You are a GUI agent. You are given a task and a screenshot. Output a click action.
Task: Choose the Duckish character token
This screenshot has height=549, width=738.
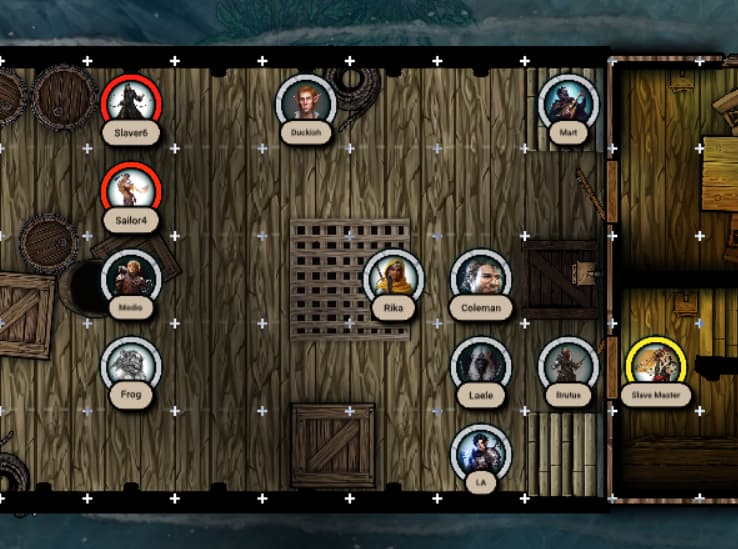pos(305,103)
